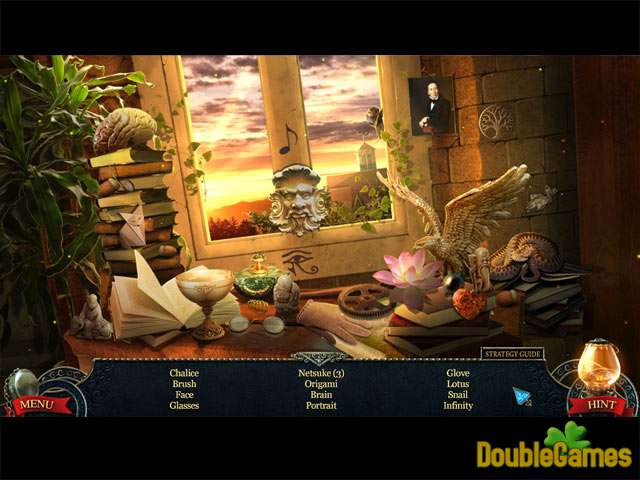
Task: Open the red Menu button
Action: [x=34, y=404]
